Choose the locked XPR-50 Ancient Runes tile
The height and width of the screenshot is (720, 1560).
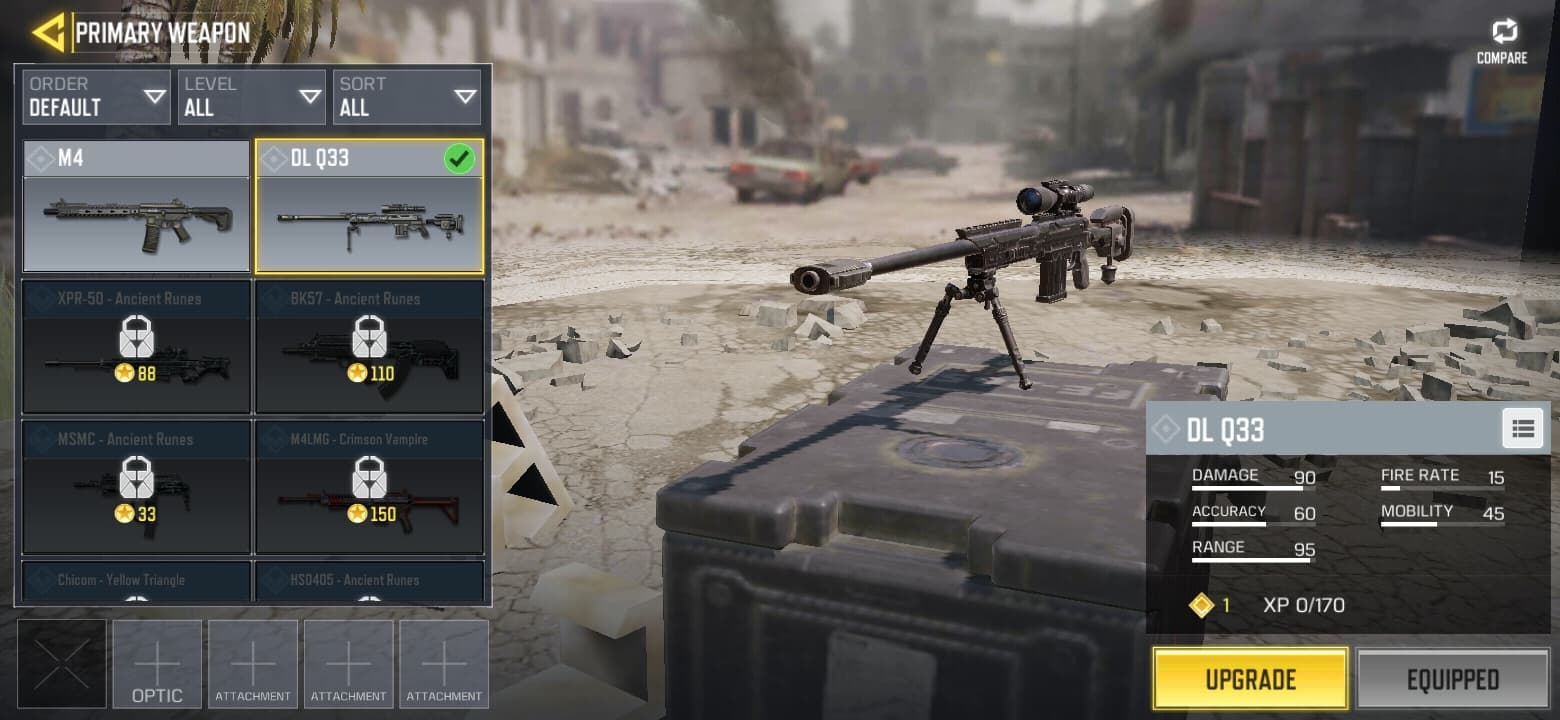[136, 347]
